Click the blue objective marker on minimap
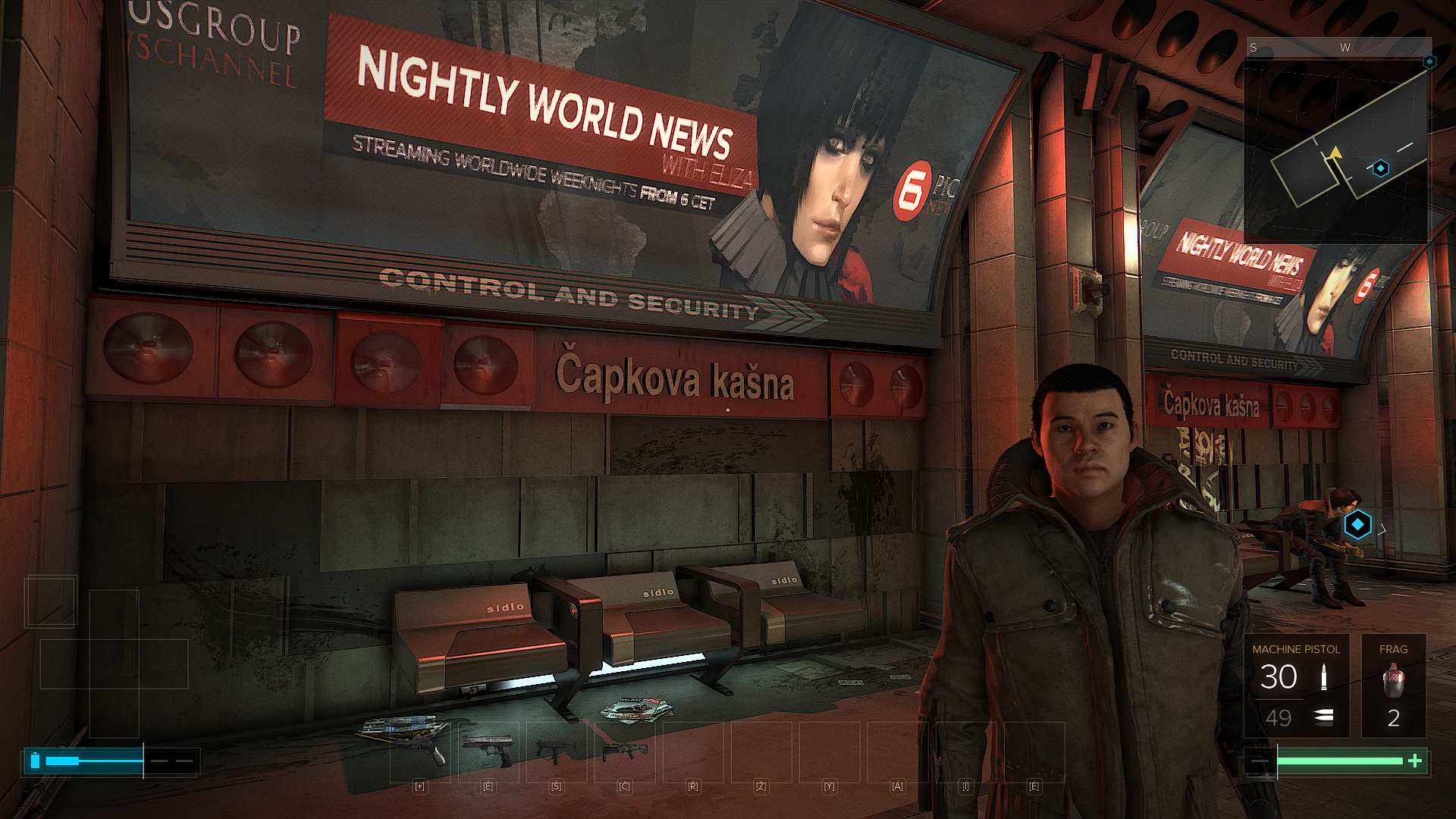Viewport: 1456px width, 819px height. (x=1381, y=168)
